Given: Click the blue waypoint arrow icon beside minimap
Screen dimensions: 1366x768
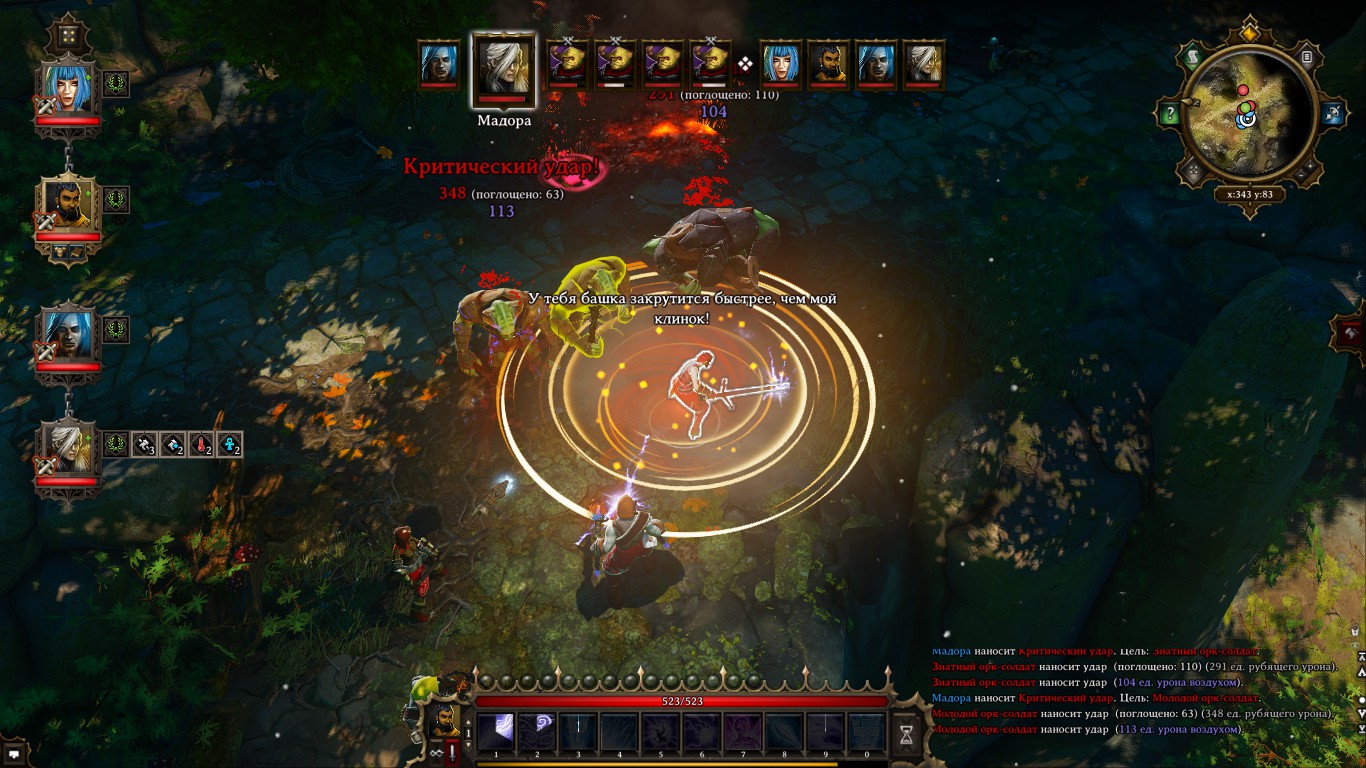Looking at the screenshot, I should 1332,112.
